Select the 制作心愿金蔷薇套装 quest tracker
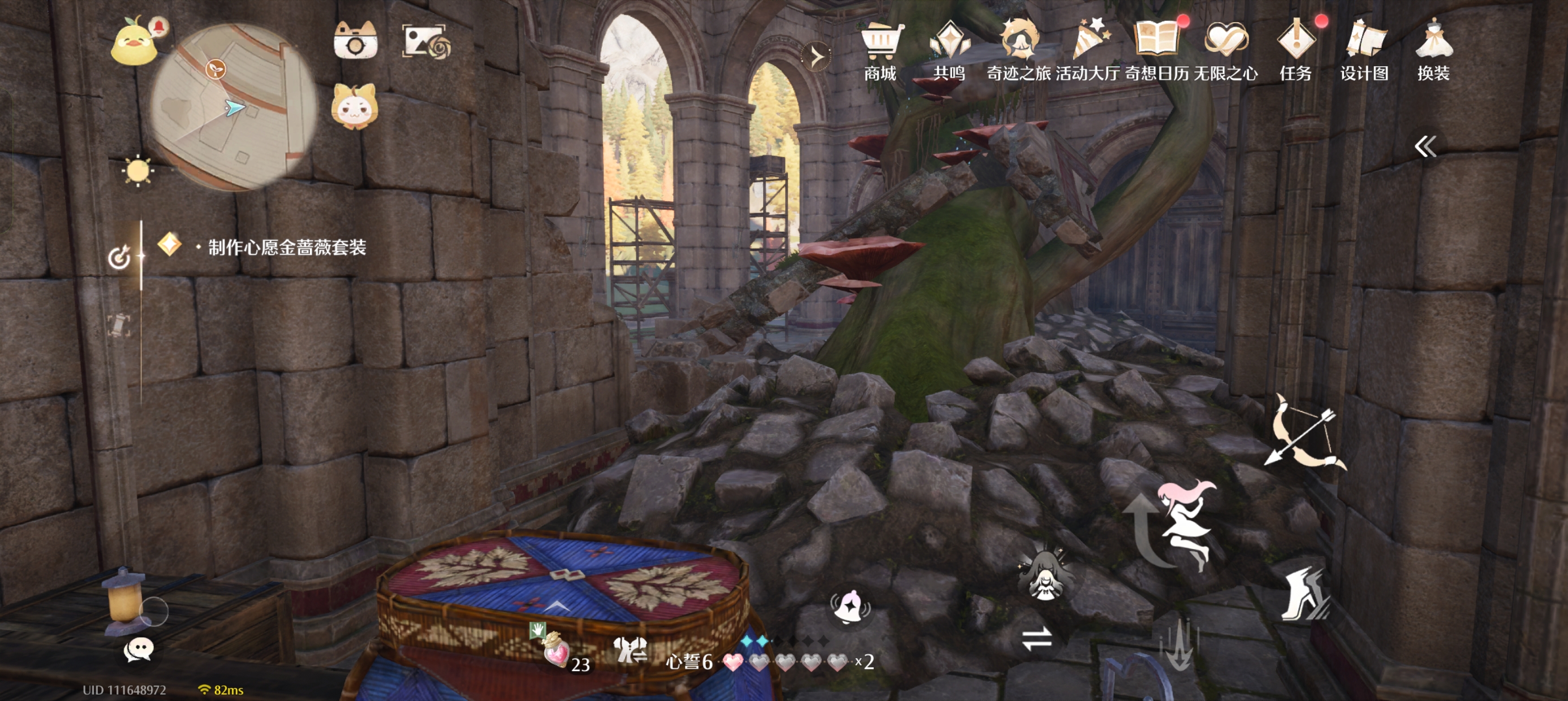1568x701 pixels. (x=286, y=247)
